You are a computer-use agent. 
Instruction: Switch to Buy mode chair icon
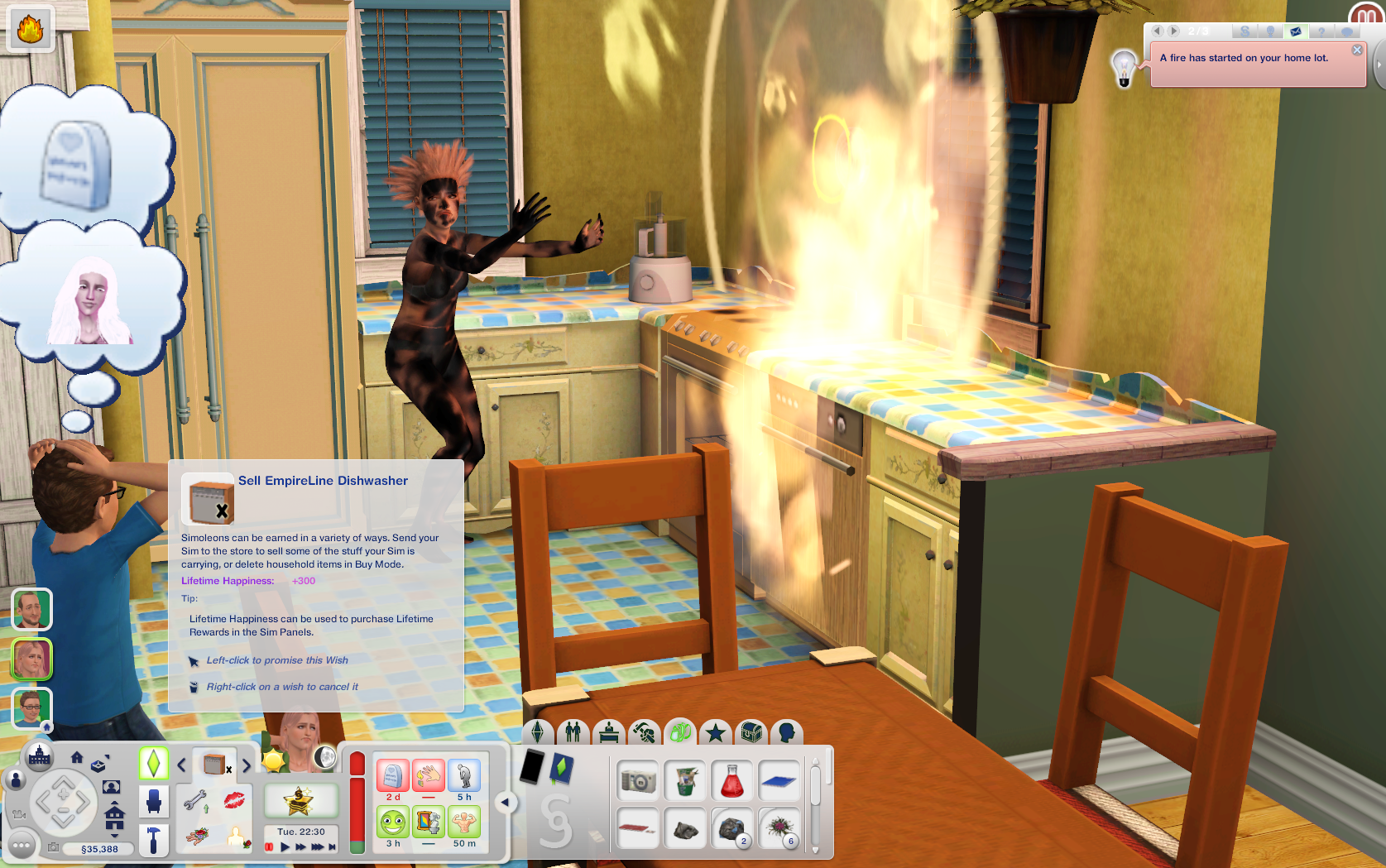pyautogui.click(x=154, y=802)
